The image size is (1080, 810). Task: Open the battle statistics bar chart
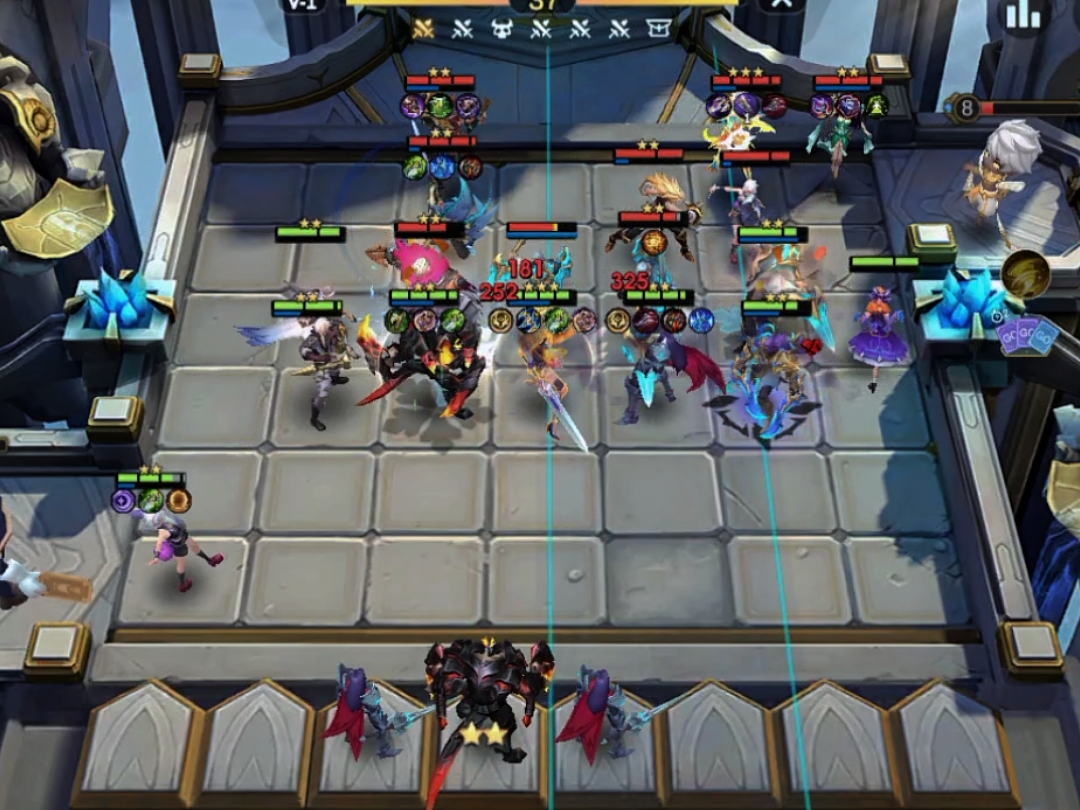[1023, 14]
